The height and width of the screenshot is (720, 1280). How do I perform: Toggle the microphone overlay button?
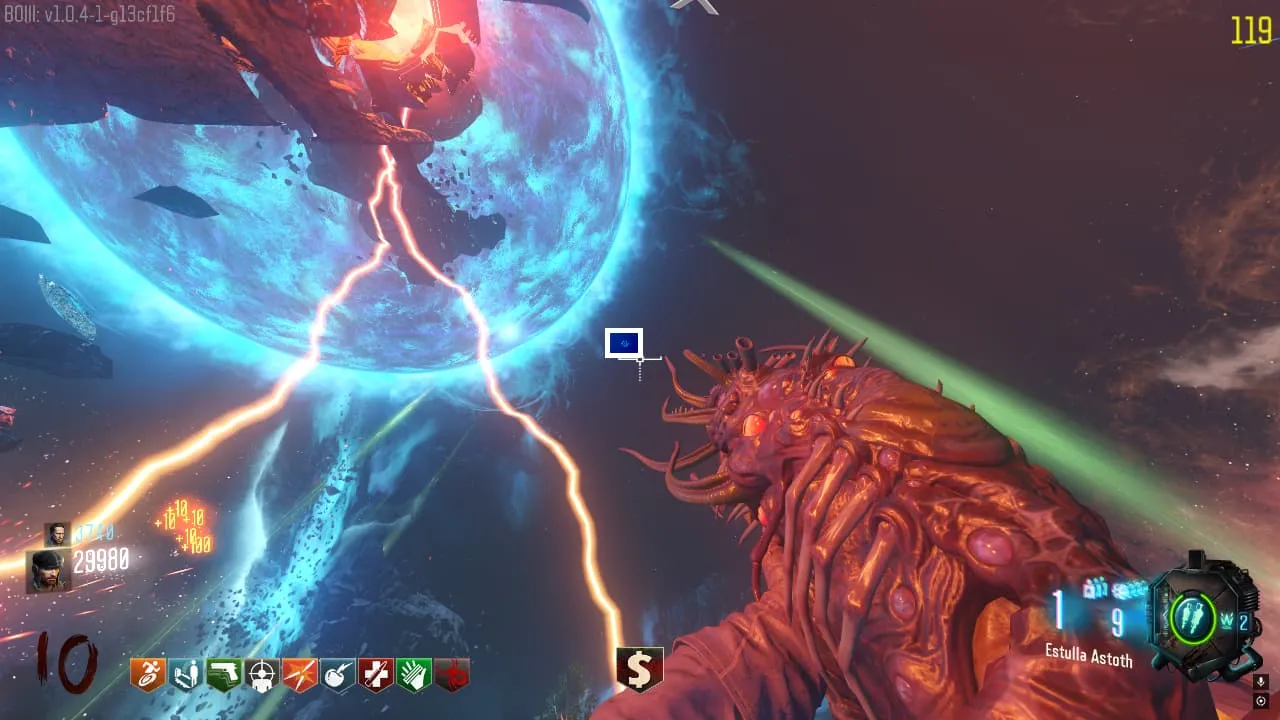tap(1261, 682)
